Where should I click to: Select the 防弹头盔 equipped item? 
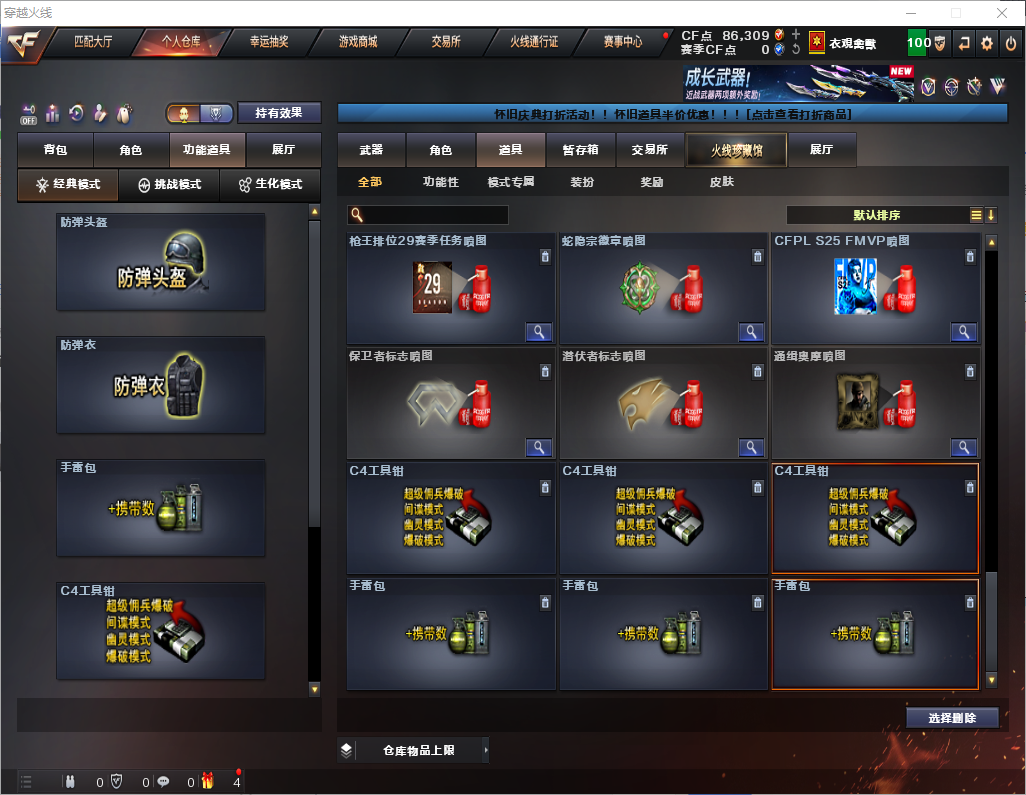pos(161,263)
